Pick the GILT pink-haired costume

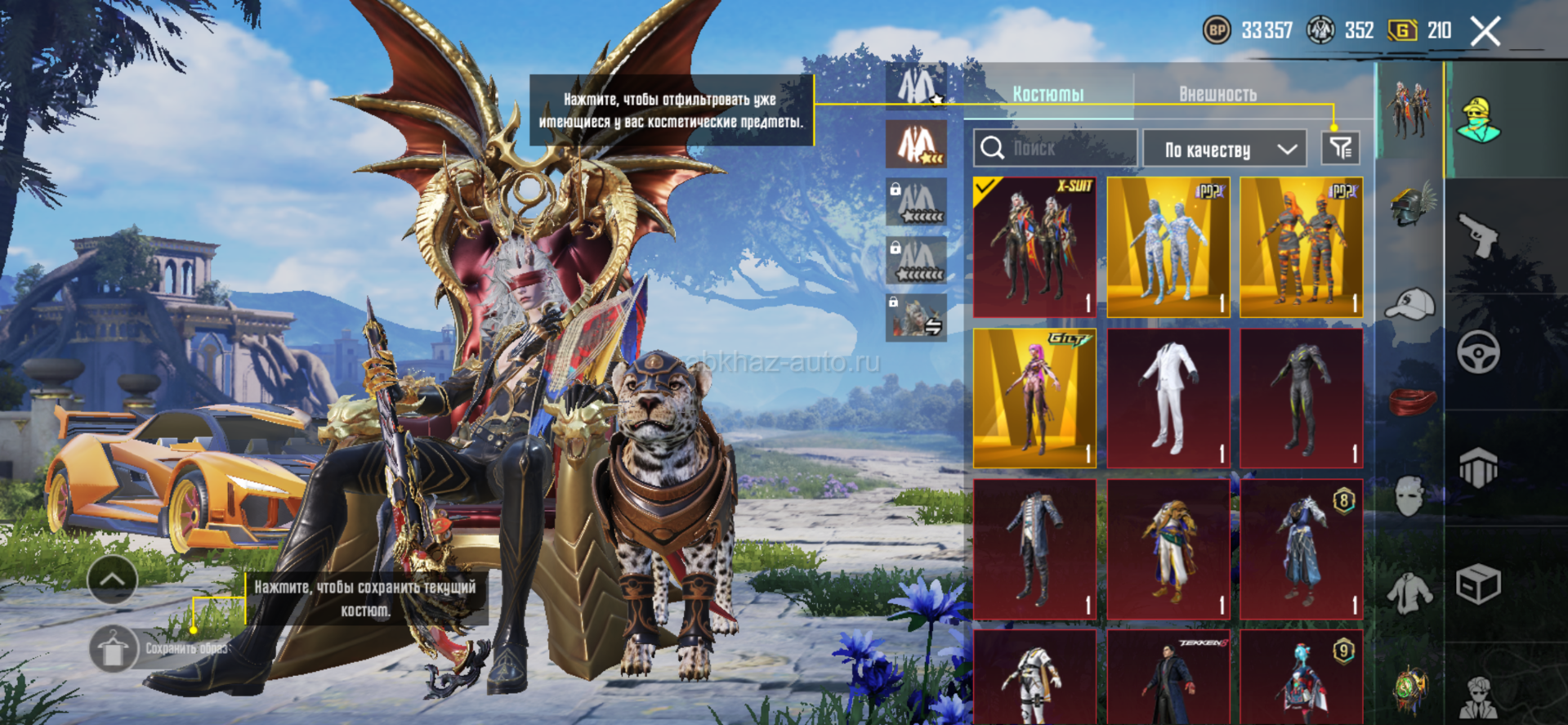pos(1034,398)
